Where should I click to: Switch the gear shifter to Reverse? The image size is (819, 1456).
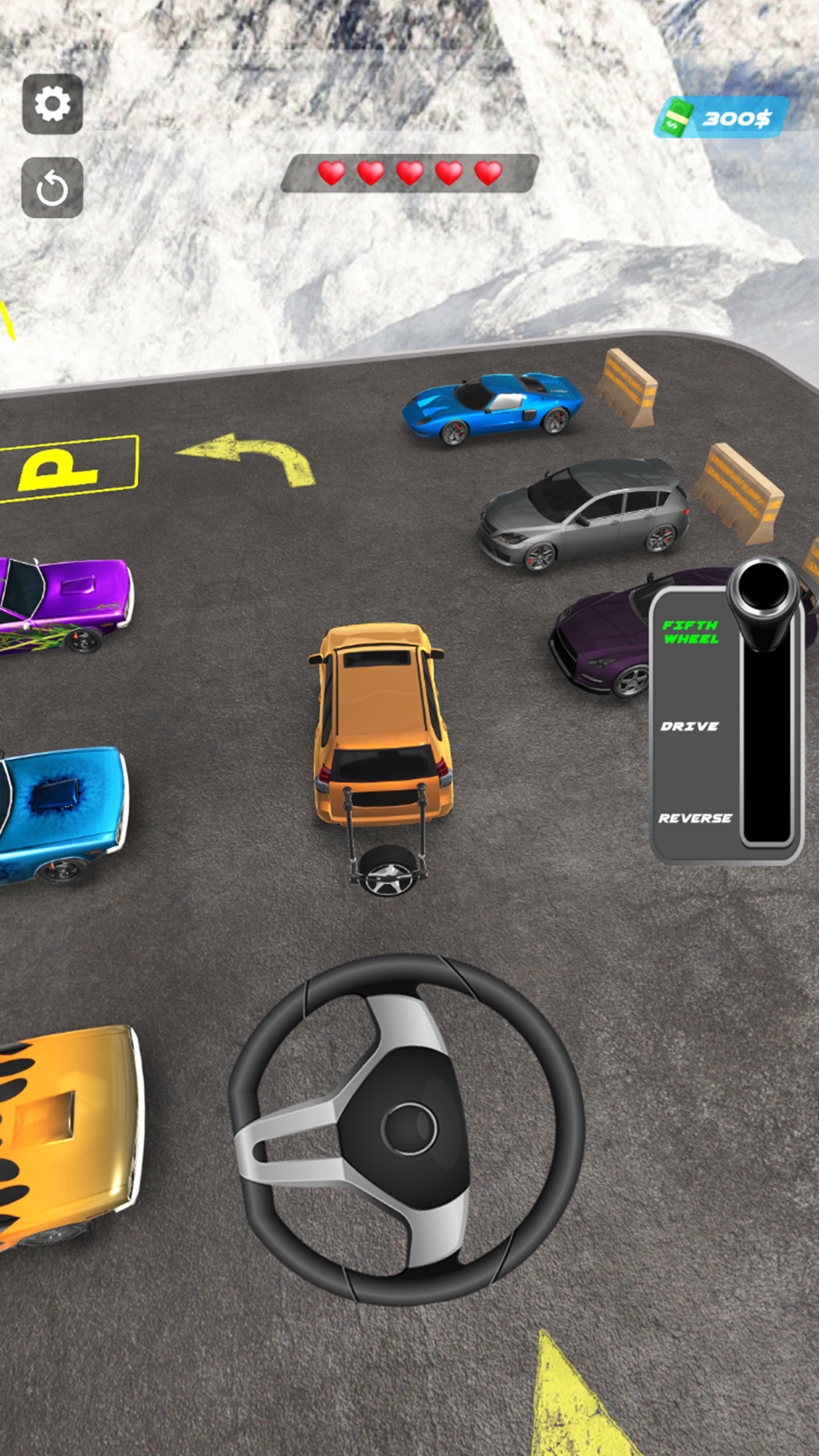695,818
